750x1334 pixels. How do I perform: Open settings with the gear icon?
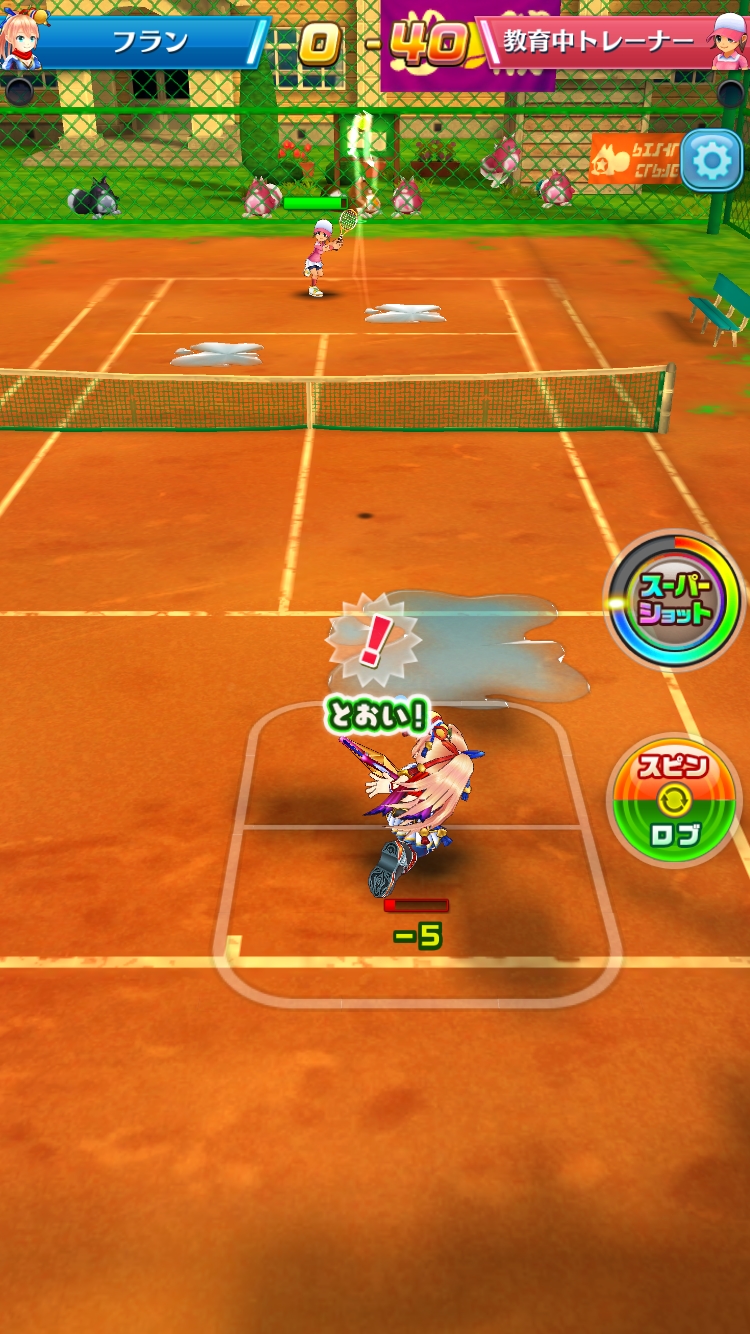pyautogui.click(x=712, y=160)
